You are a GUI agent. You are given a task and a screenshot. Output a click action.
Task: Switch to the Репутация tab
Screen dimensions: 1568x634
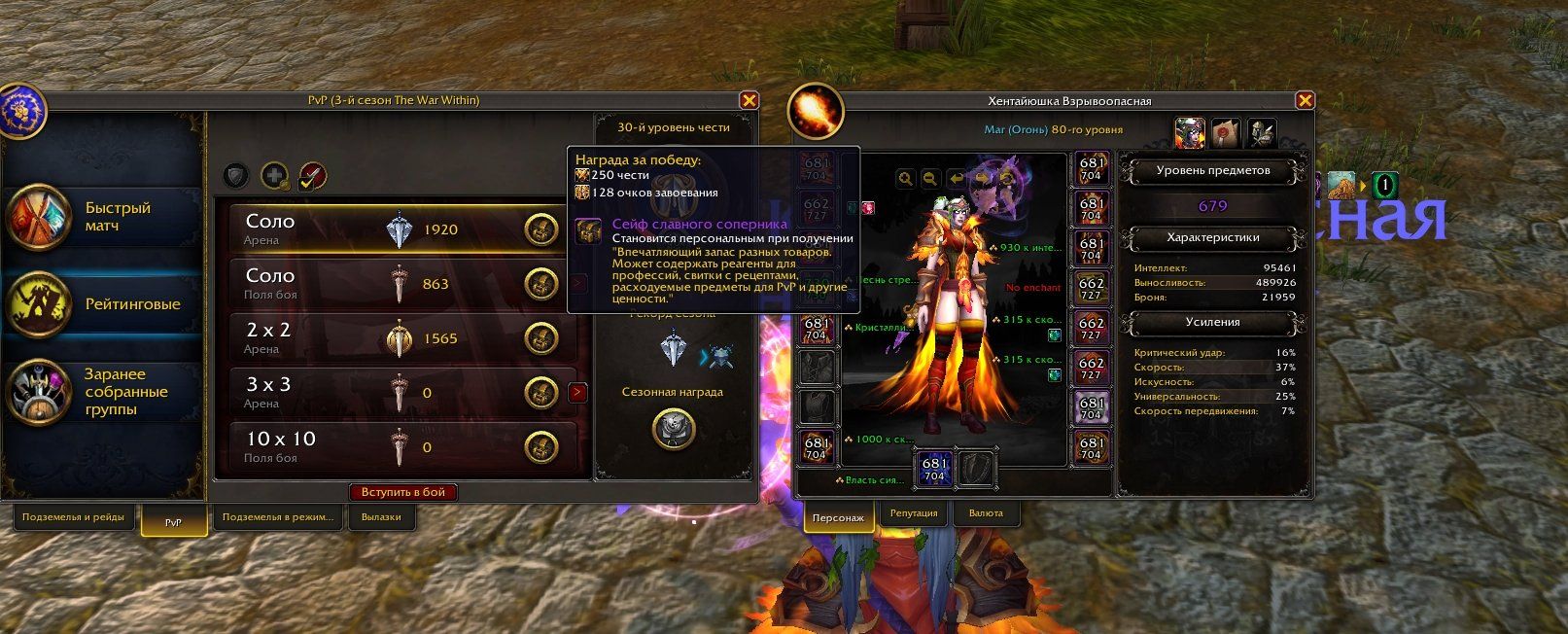tap(914, 513)
